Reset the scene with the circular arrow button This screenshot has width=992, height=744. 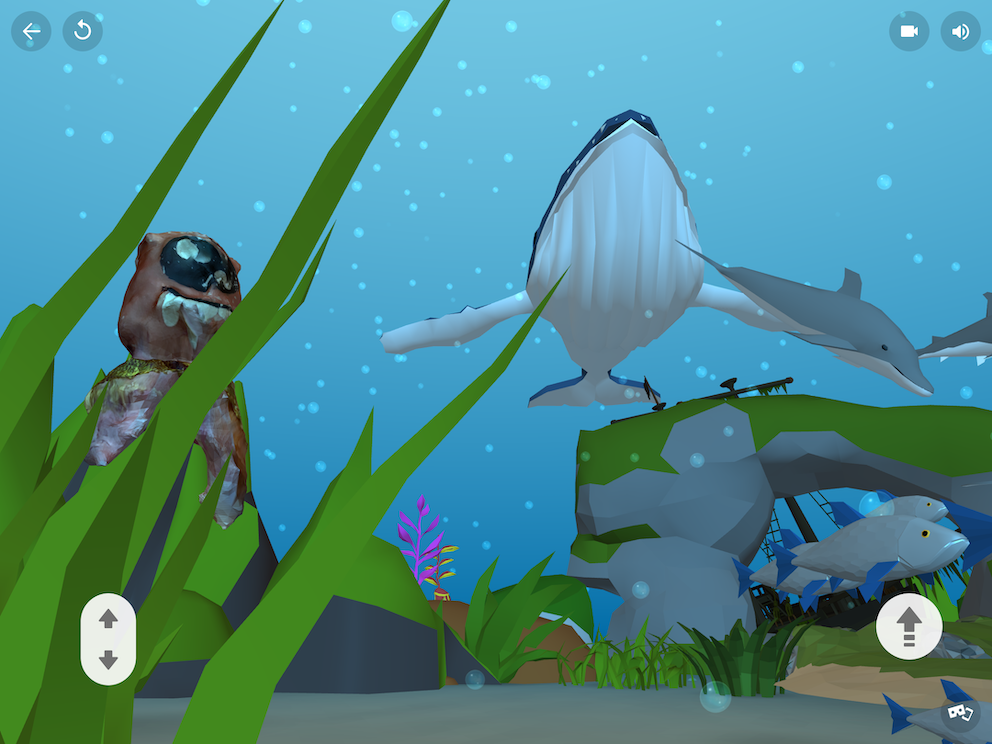(x=83, y=31)
